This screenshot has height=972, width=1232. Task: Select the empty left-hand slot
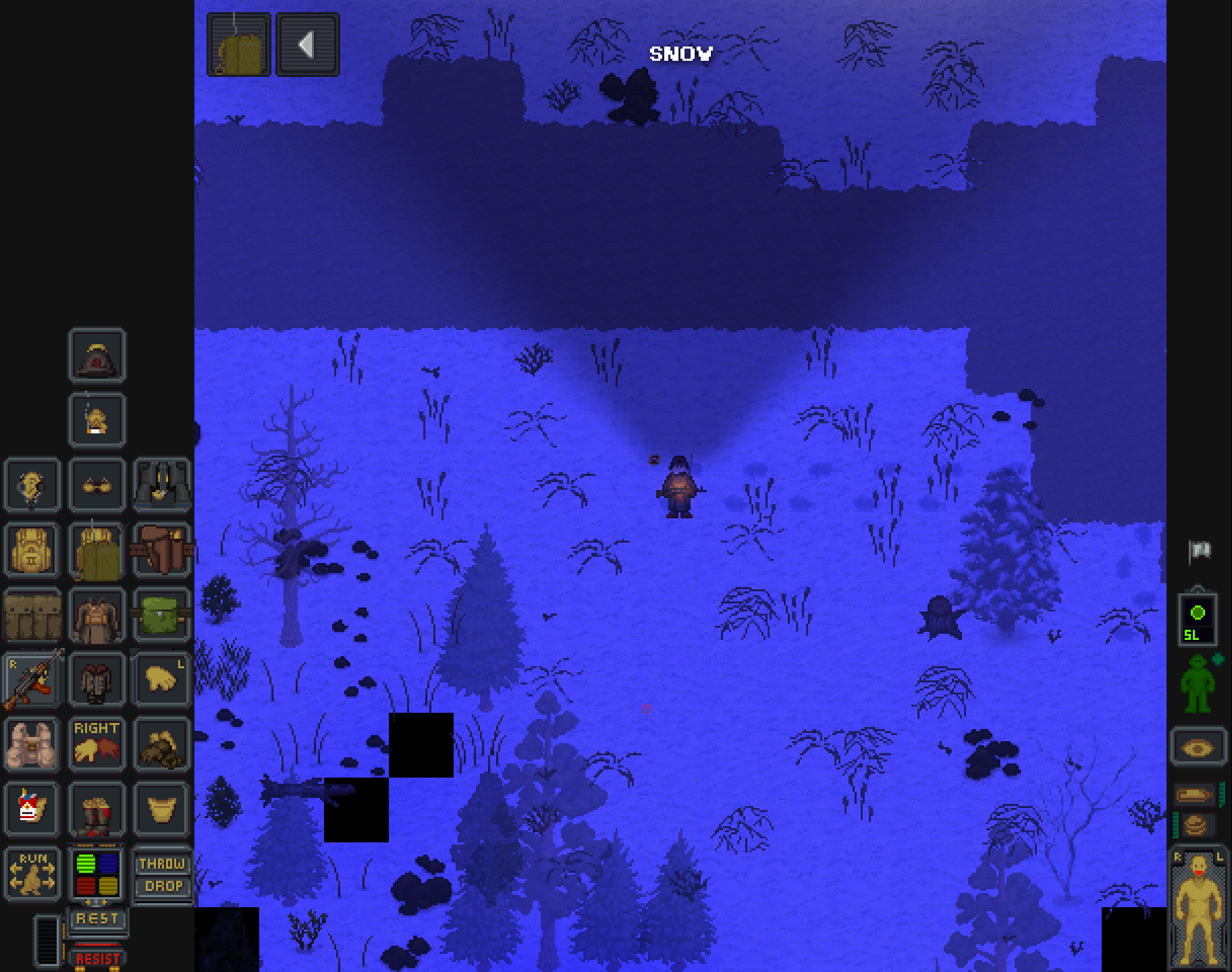(162, 680)
